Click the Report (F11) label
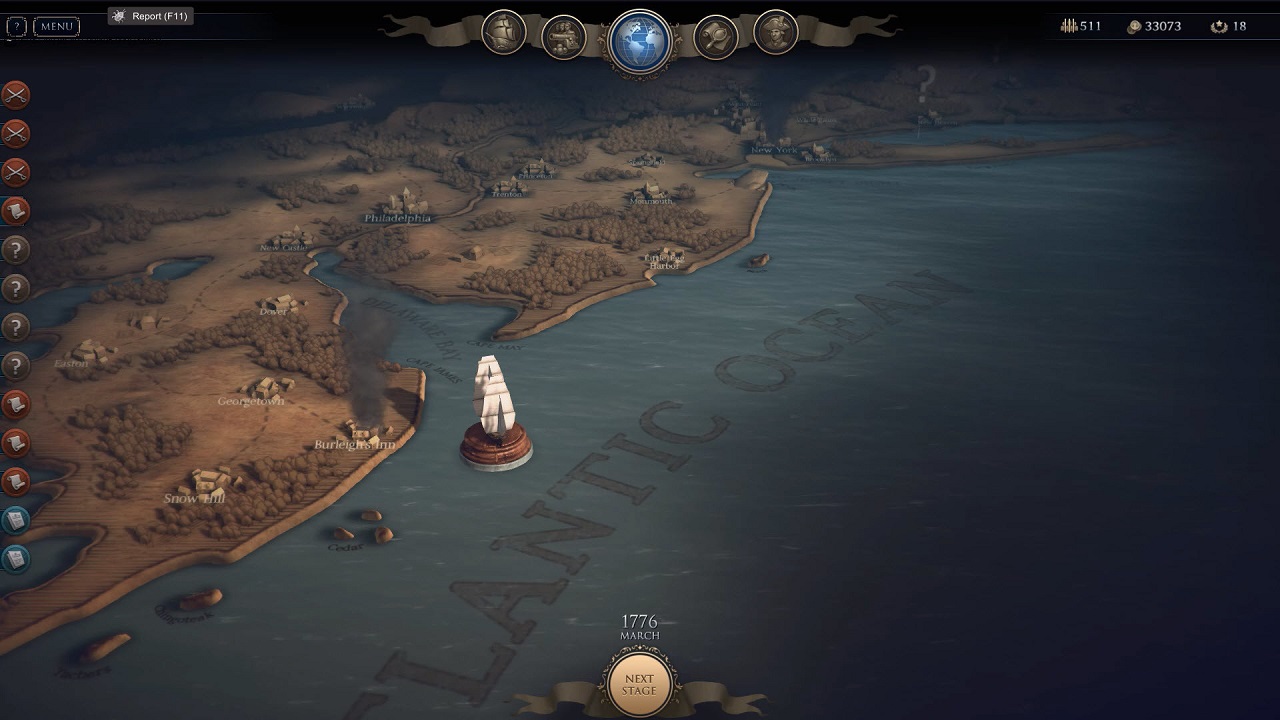This screenshot has height=720, width=1280. [x=151, y=16]
